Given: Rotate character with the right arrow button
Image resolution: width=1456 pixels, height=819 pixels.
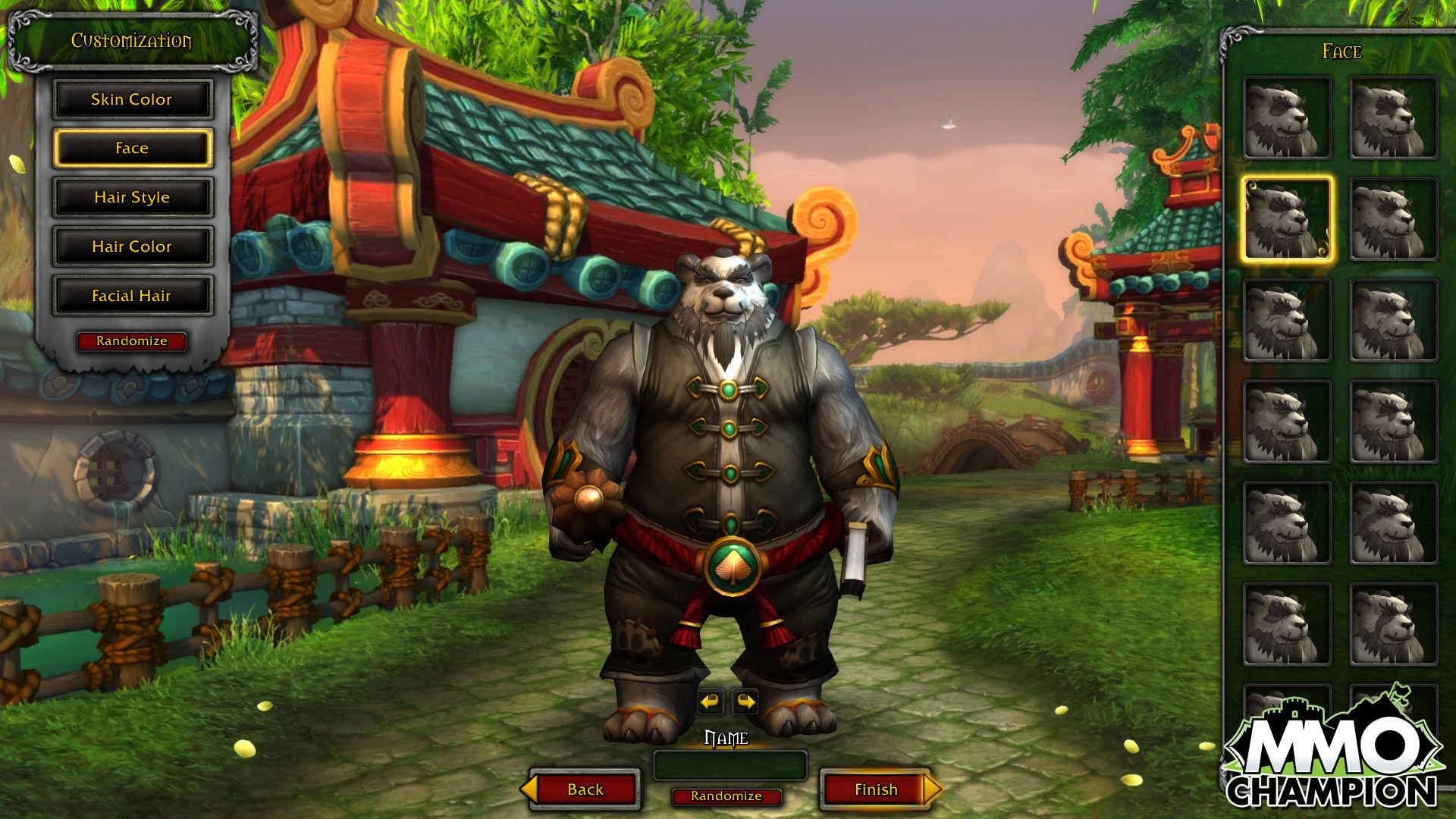Looking at the screenshot, I should click(745, 701).
